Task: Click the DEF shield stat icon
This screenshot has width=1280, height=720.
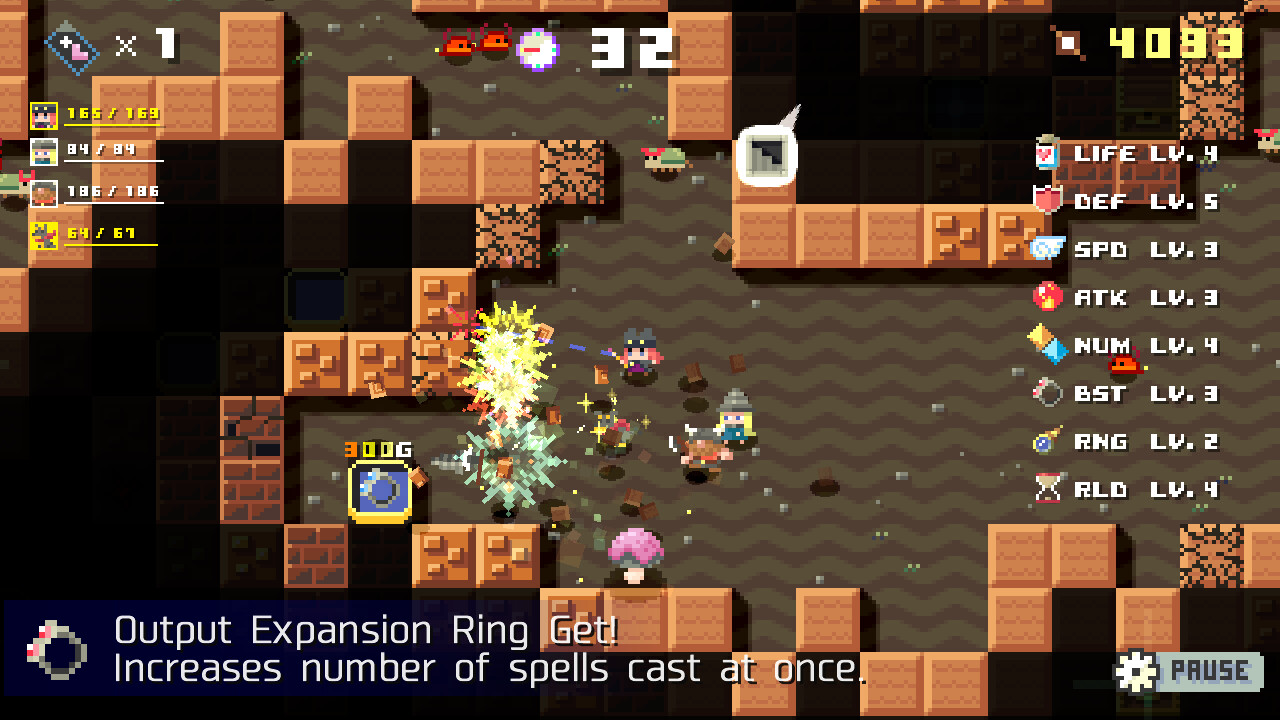Action: click(x=1046, y=202)
